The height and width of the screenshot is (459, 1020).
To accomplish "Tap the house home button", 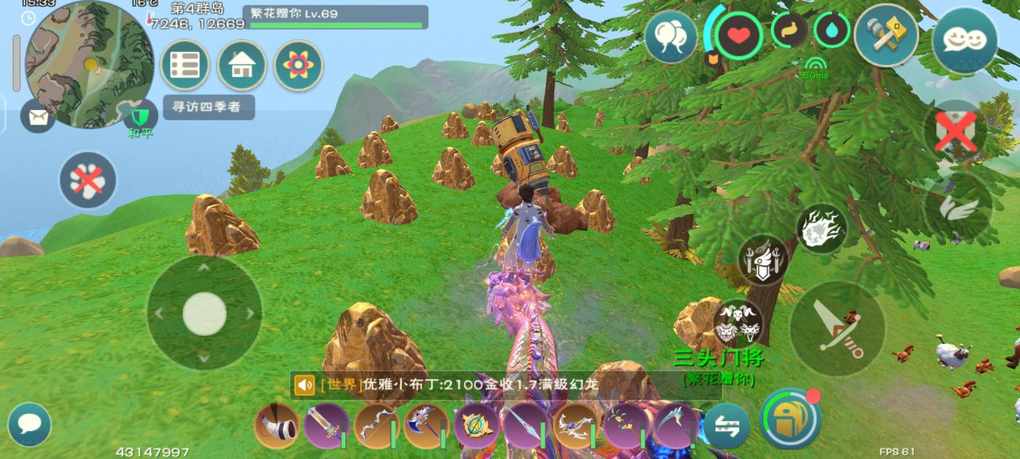I will (241, 65).
